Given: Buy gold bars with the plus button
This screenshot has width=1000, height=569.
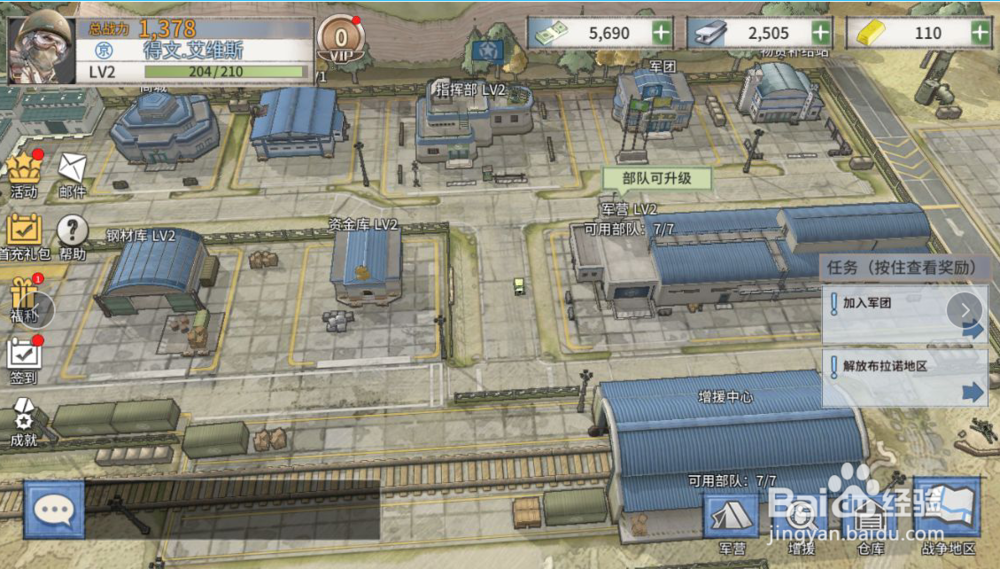Looking at the screenshot, I should [x=981, y=32].
